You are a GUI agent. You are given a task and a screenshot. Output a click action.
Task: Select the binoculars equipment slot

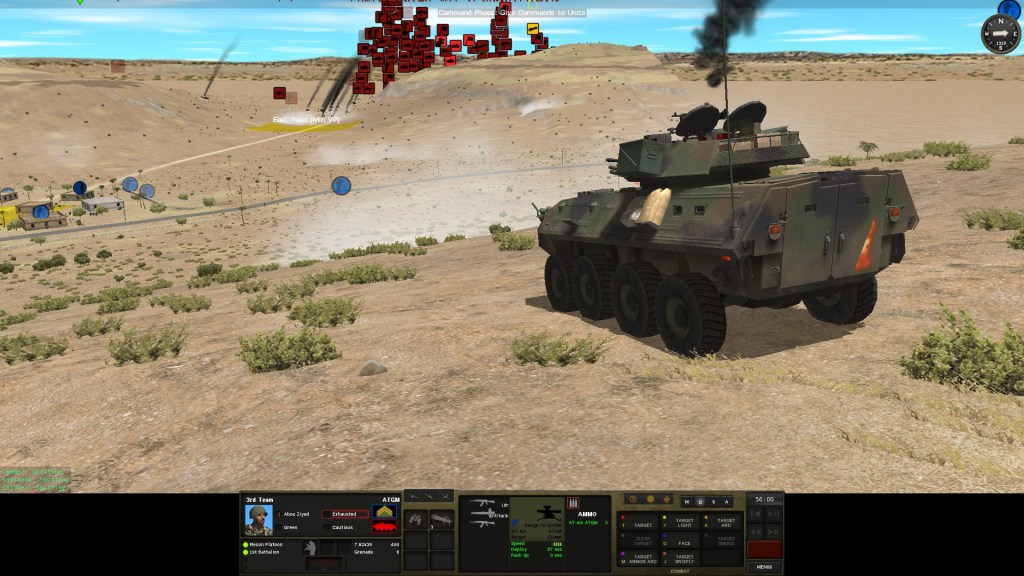coord(416,519)
